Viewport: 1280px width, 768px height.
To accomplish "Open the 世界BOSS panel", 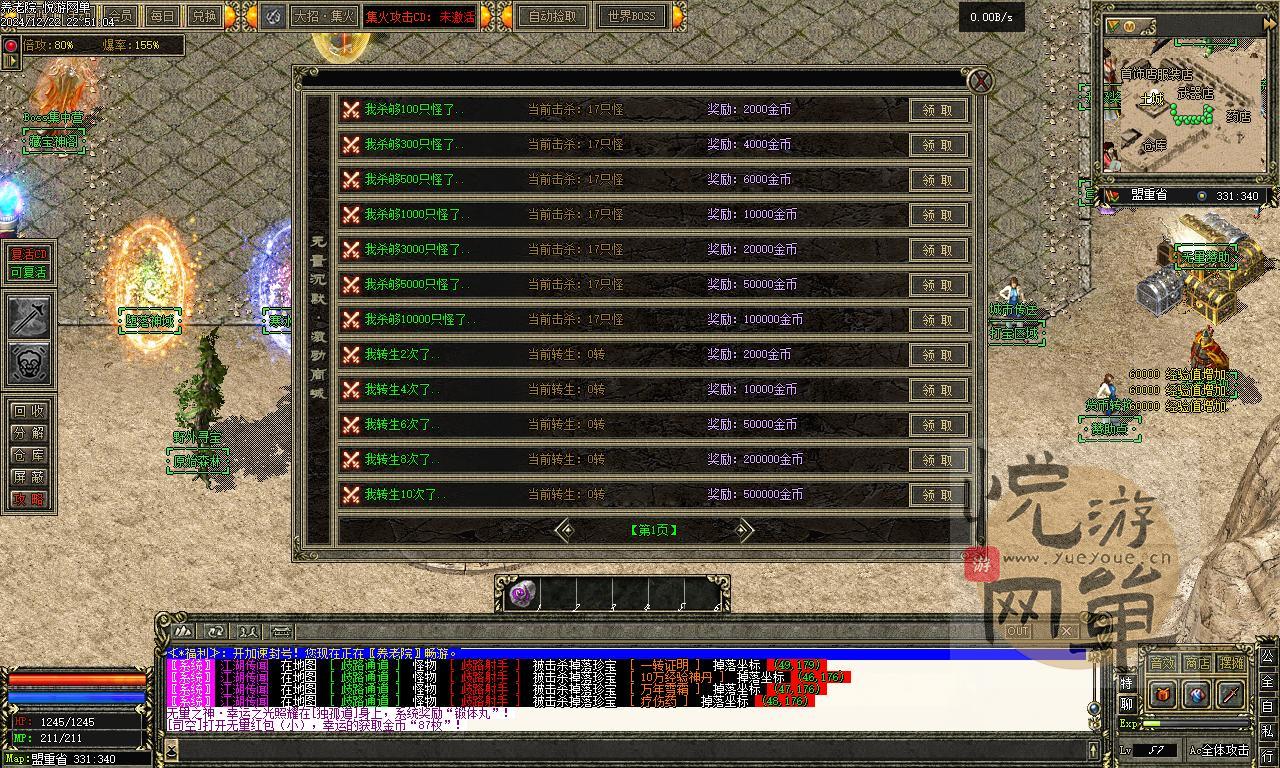I will coord(632,16).
